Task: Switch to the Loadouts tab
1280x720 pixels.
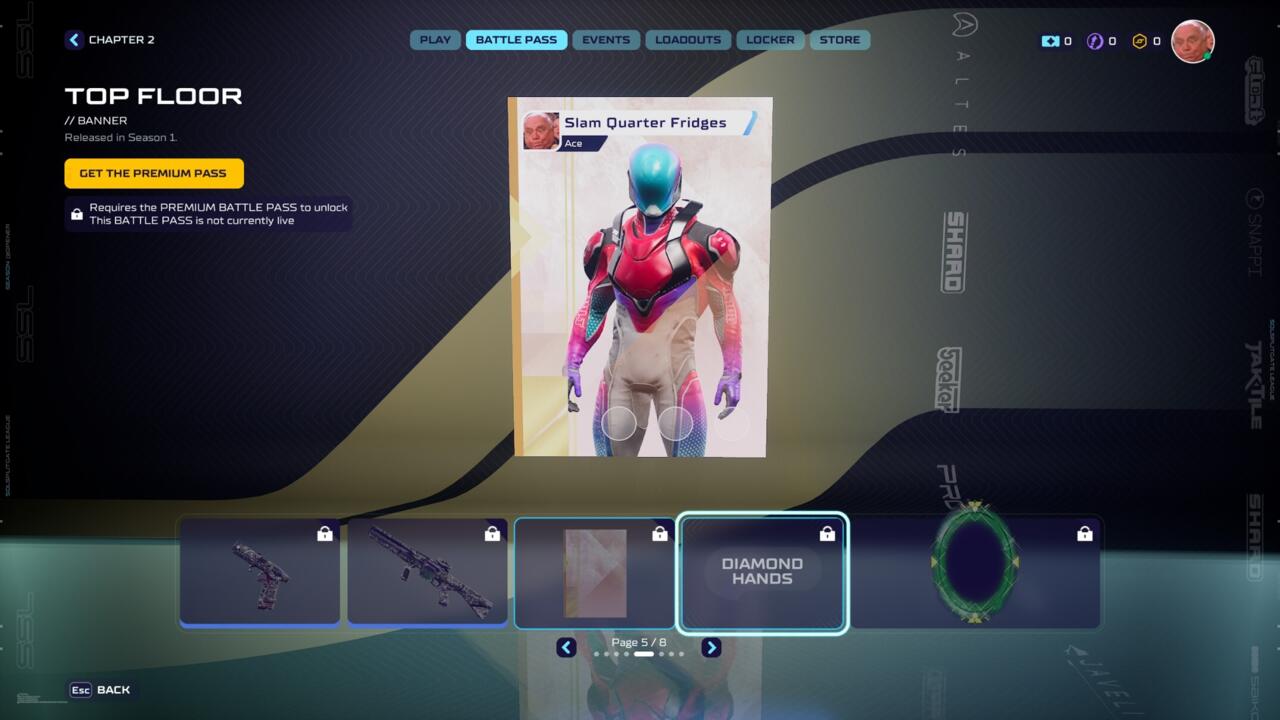Action: (688, 40)
